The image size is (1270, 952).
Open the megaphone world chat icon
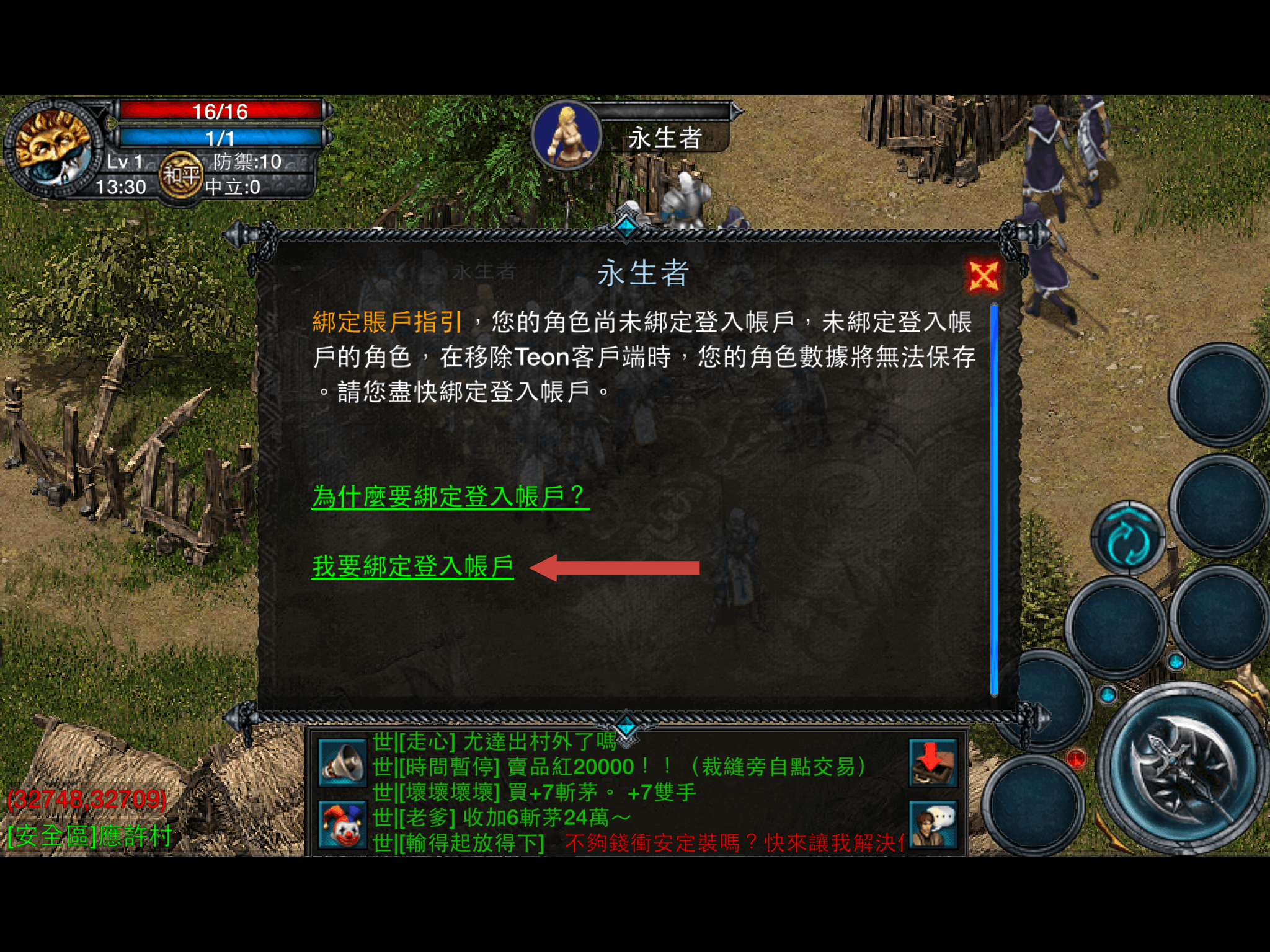[x=342, y=763]
